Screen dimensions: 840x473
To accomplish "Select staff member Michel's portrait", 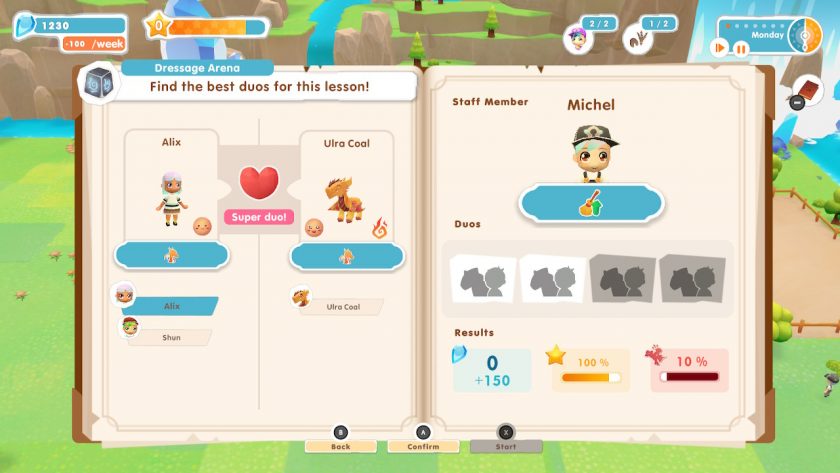I will coord(590,153).
